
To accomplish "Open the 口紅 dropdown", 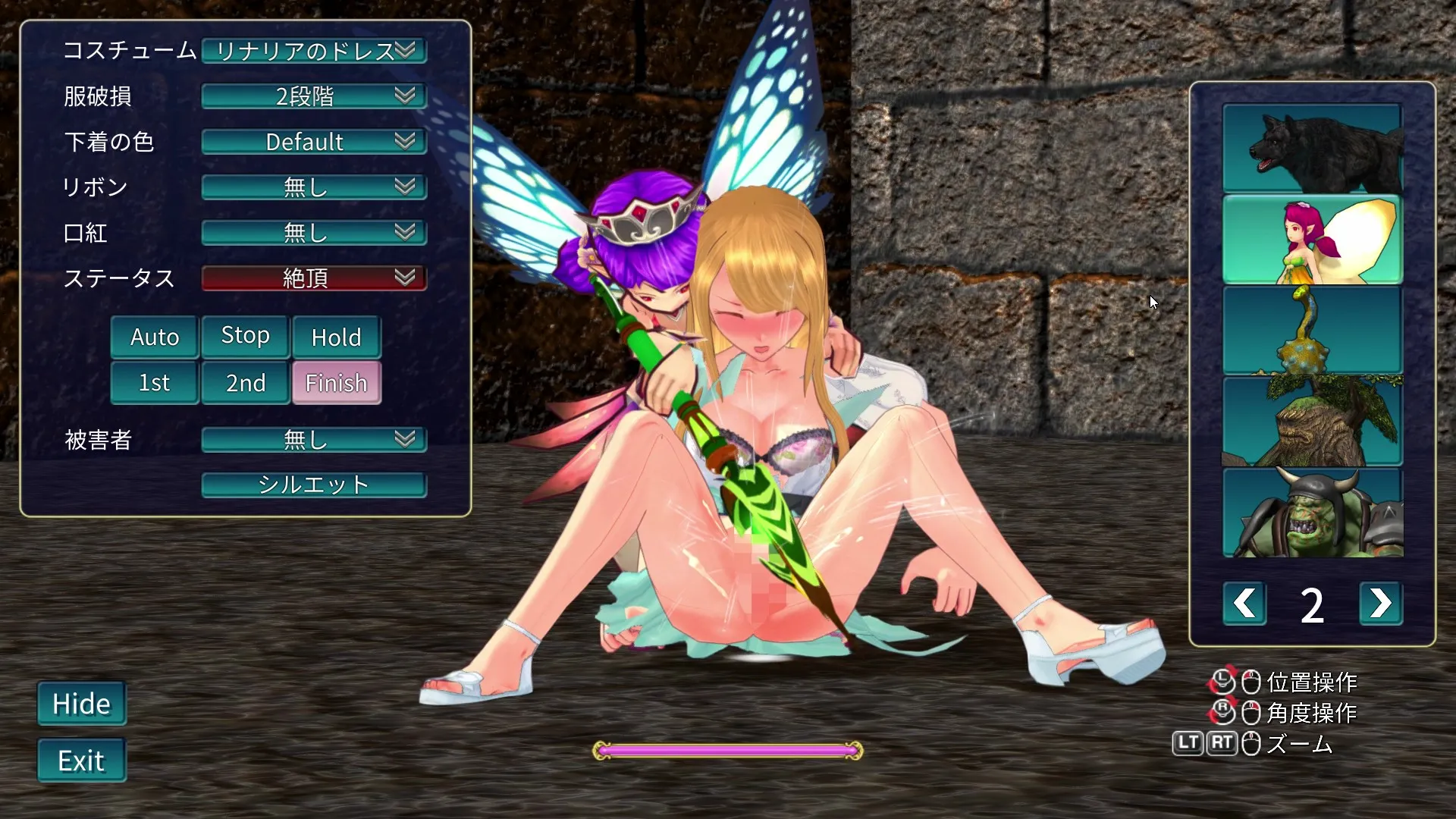I will [314, 233].
